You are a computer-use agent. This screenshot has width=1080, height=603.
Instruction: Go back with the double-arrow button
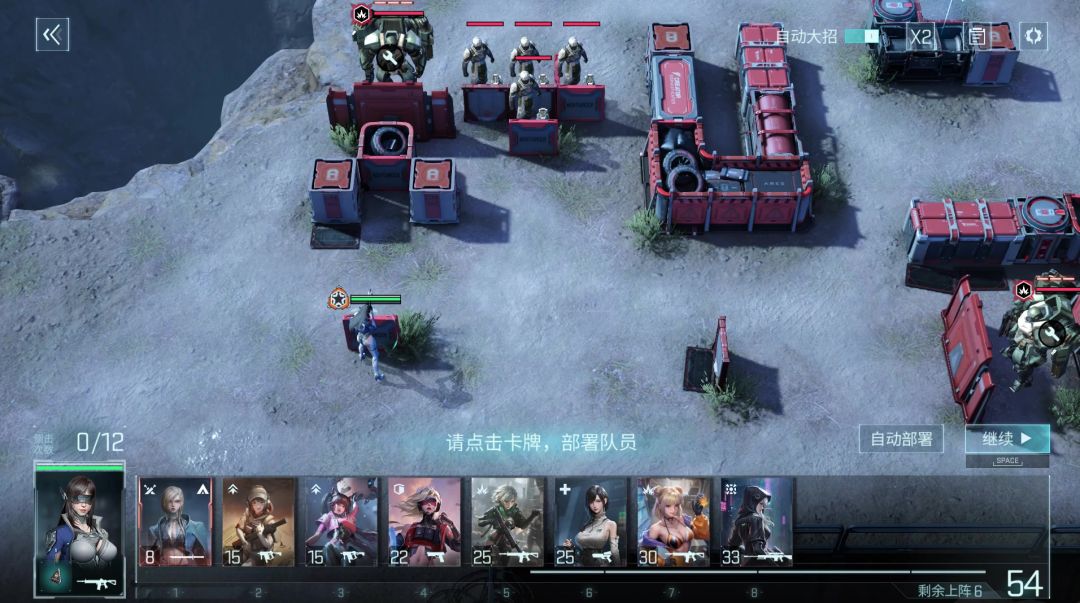click(x=52, y=35)
